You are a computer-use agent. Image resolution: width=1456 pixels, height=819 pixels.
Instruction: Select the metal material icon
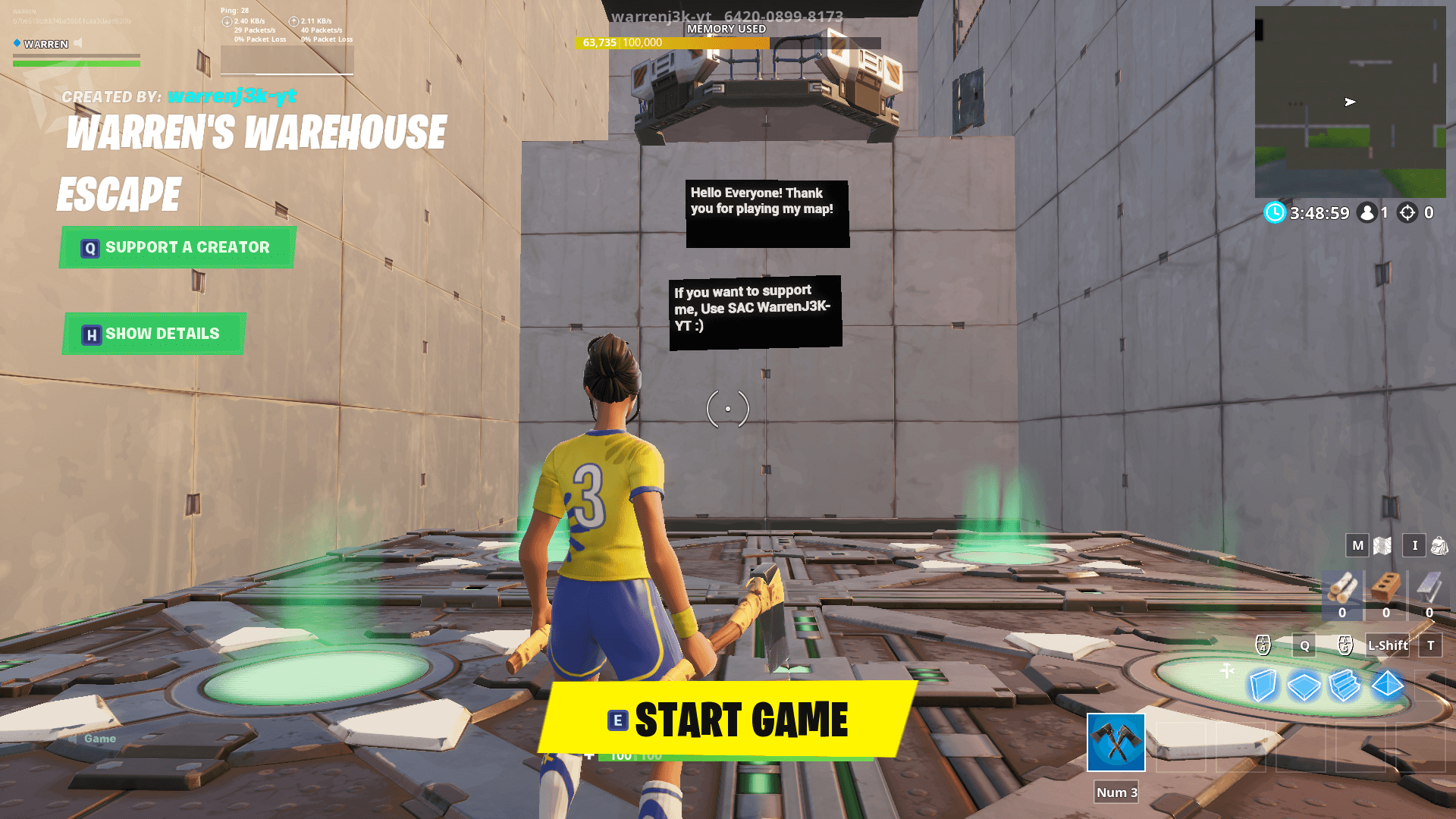pyautogui.click(x=1429, y=588)
